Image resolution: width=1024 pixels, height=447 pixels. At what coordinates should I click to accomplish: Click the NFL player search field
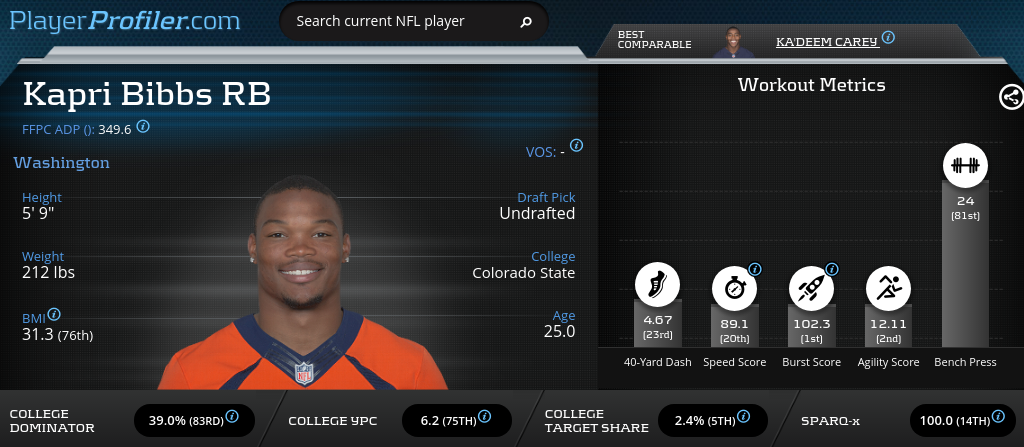[400, 21]
